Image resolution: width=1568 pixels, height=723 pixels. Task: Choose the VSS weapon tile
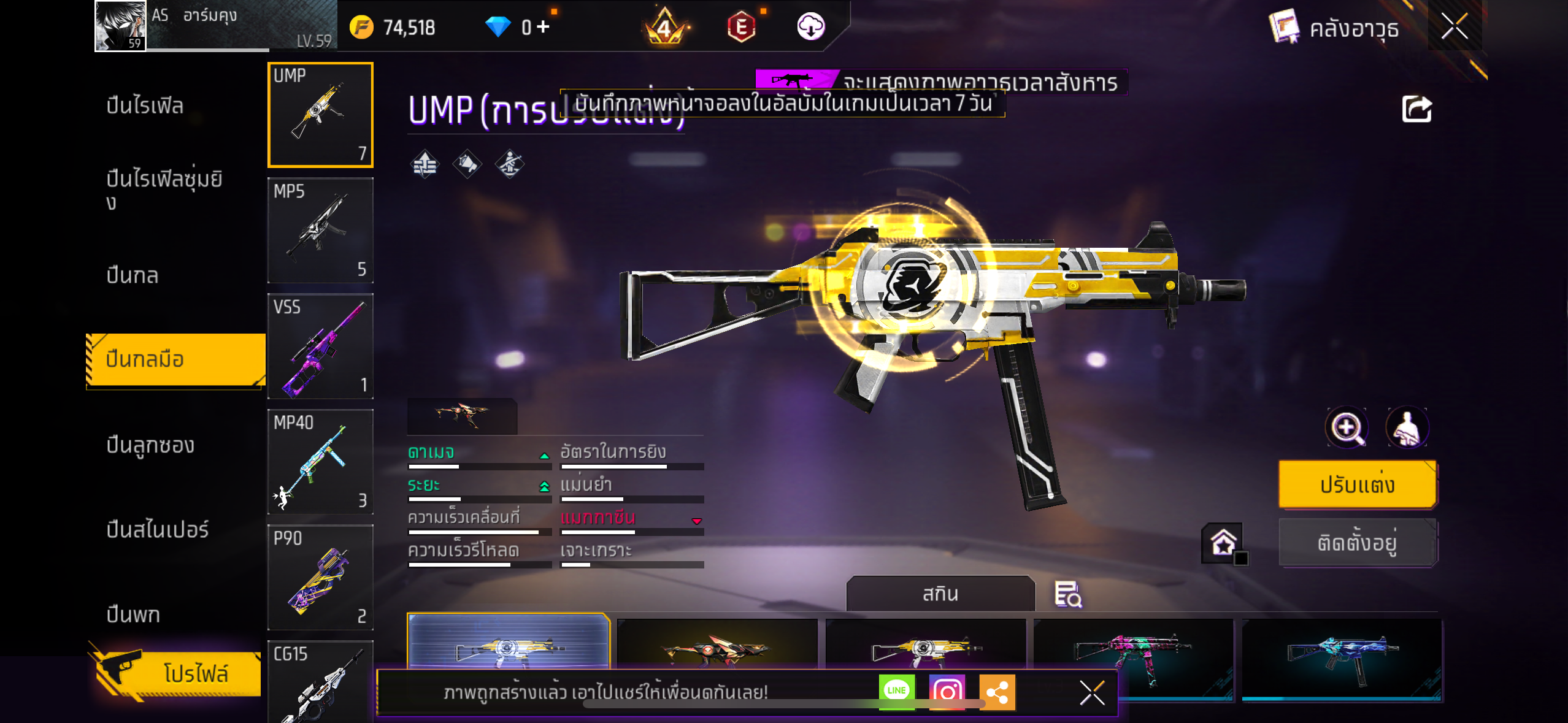click(320, 346)
